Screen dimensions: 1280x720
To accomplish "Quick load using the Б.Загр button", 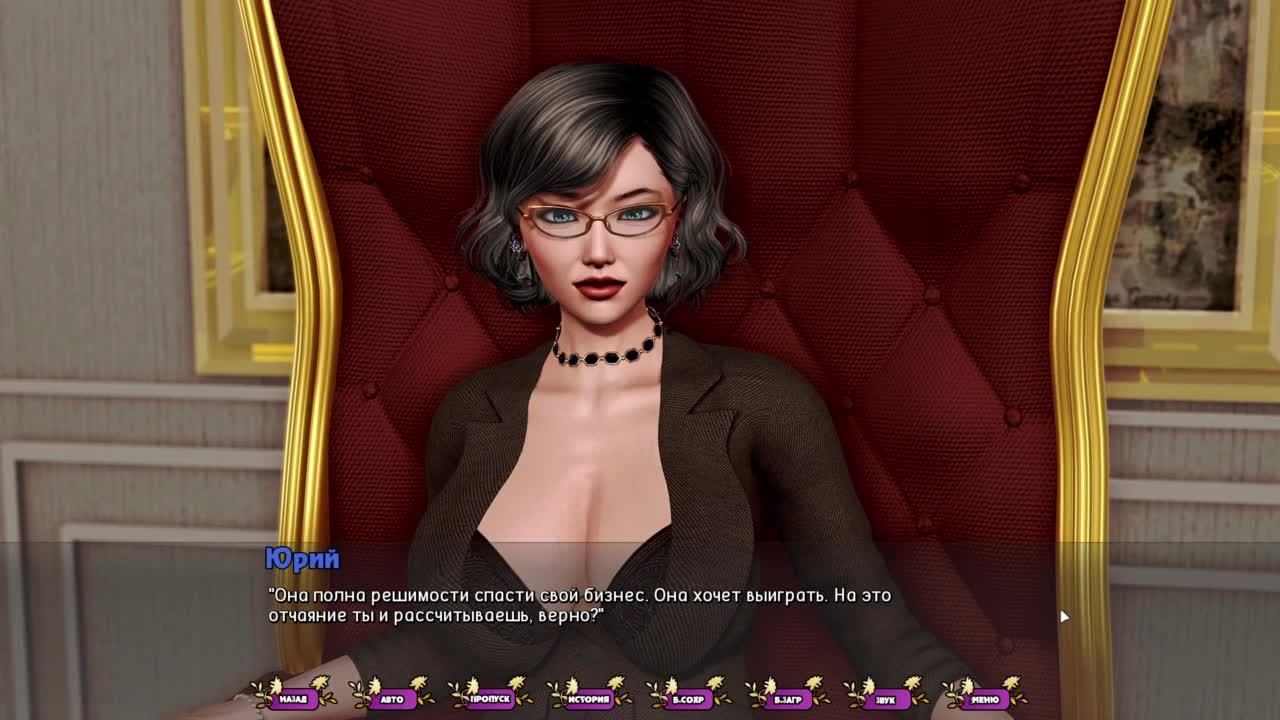I will 787,699.
